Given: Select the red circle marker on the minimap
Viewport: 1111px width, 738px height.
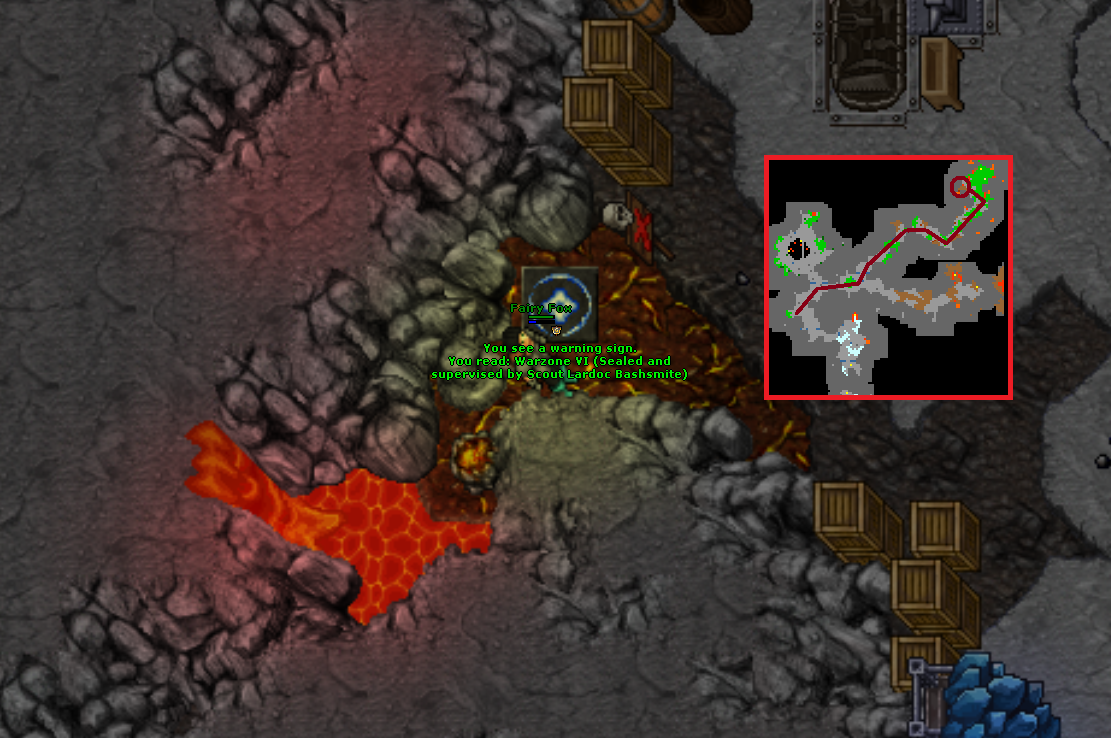Looking at the screenshot, I should pyautogui.click(x=960, y=186).
